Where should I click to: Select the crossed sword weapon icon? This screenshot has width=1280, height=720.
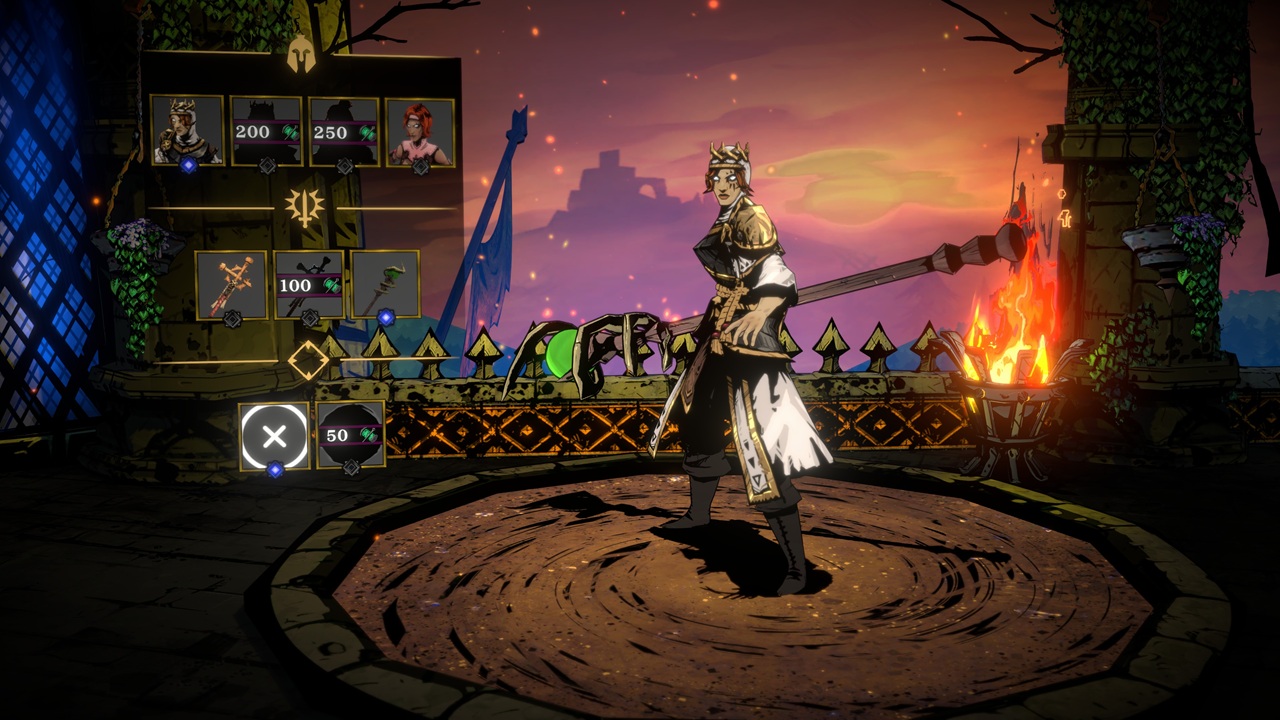[233, 284]
